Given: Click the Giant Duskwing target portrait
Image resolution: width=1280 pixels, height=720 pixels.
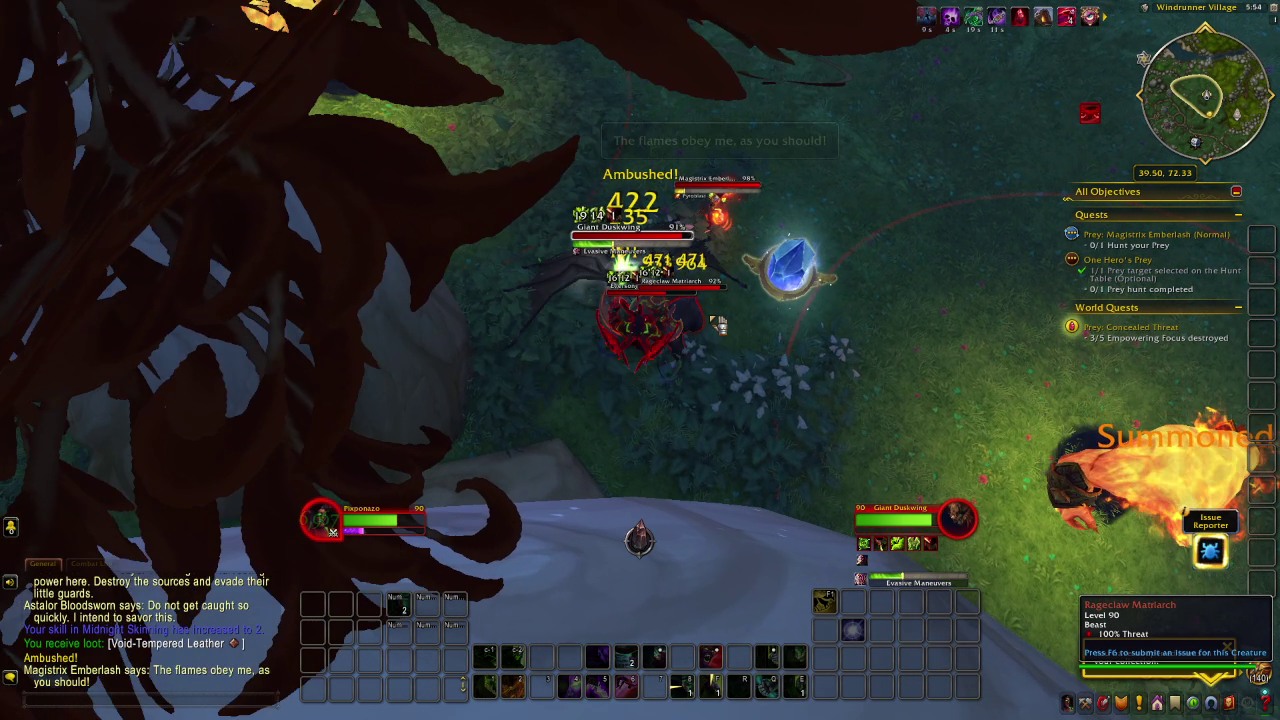Looking at the screenshot, I should pos(957,518).
